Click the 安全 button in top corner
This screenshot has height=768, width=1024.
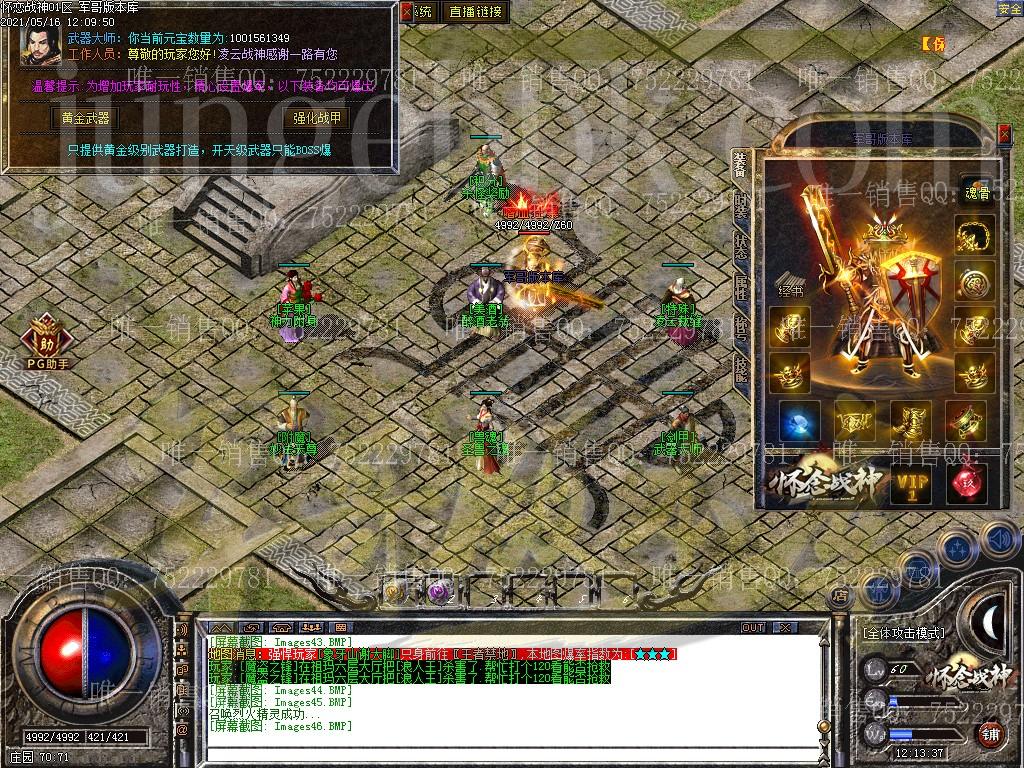1009,9
